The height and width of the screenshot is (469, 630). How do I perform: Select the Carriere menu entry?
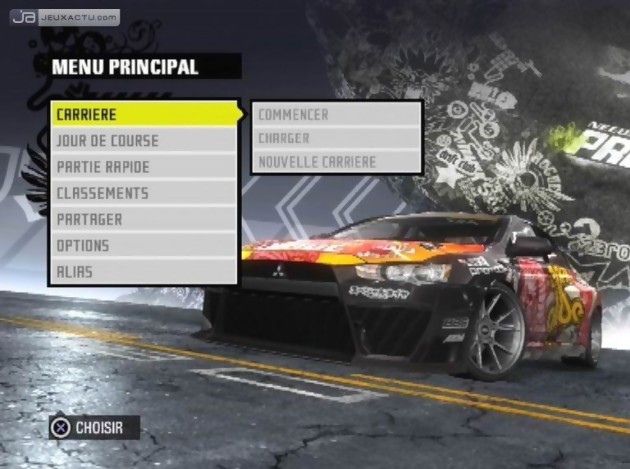144,114
